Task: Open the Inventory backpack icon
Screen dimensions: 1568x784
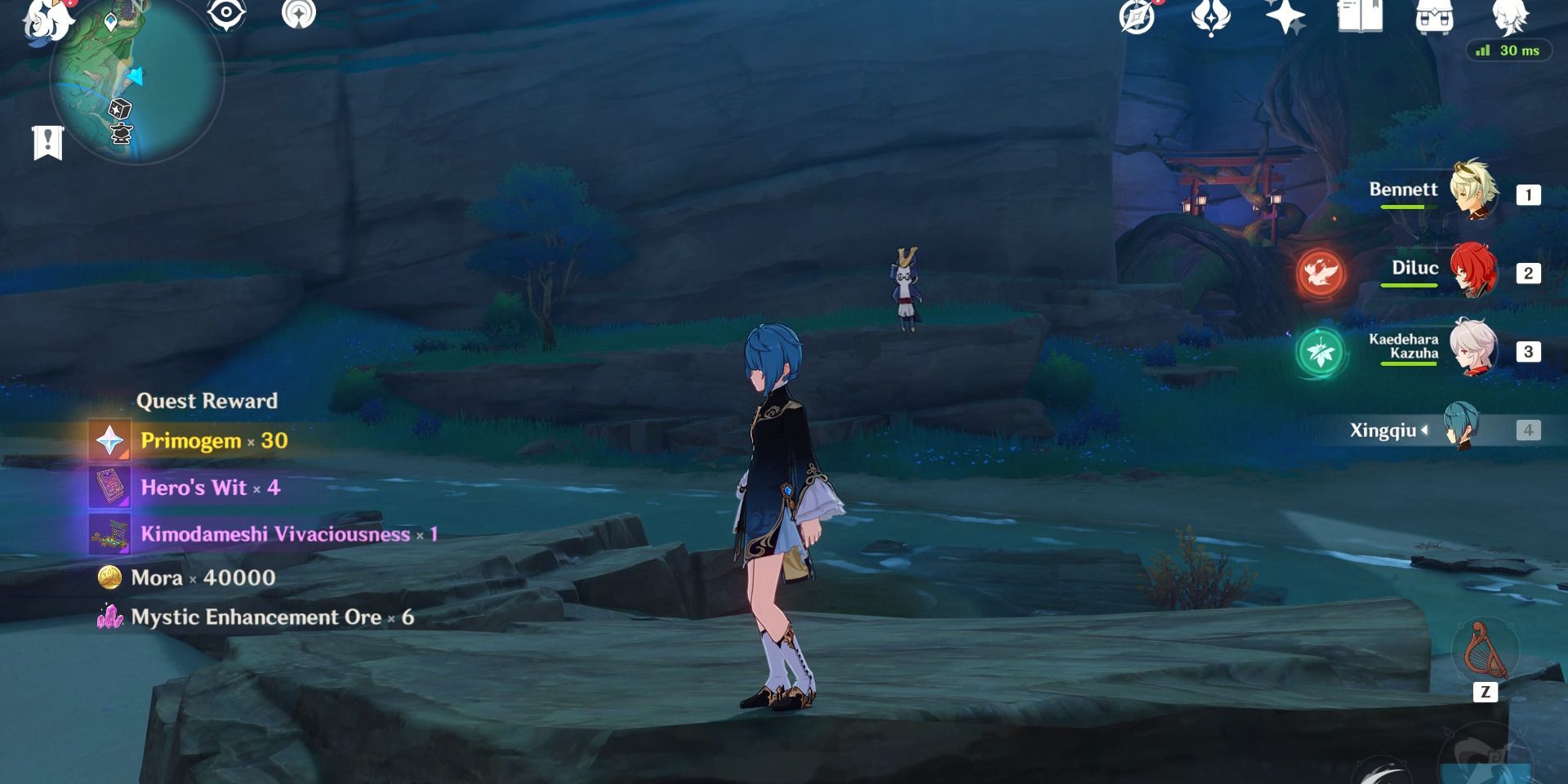Action: 1433,18
